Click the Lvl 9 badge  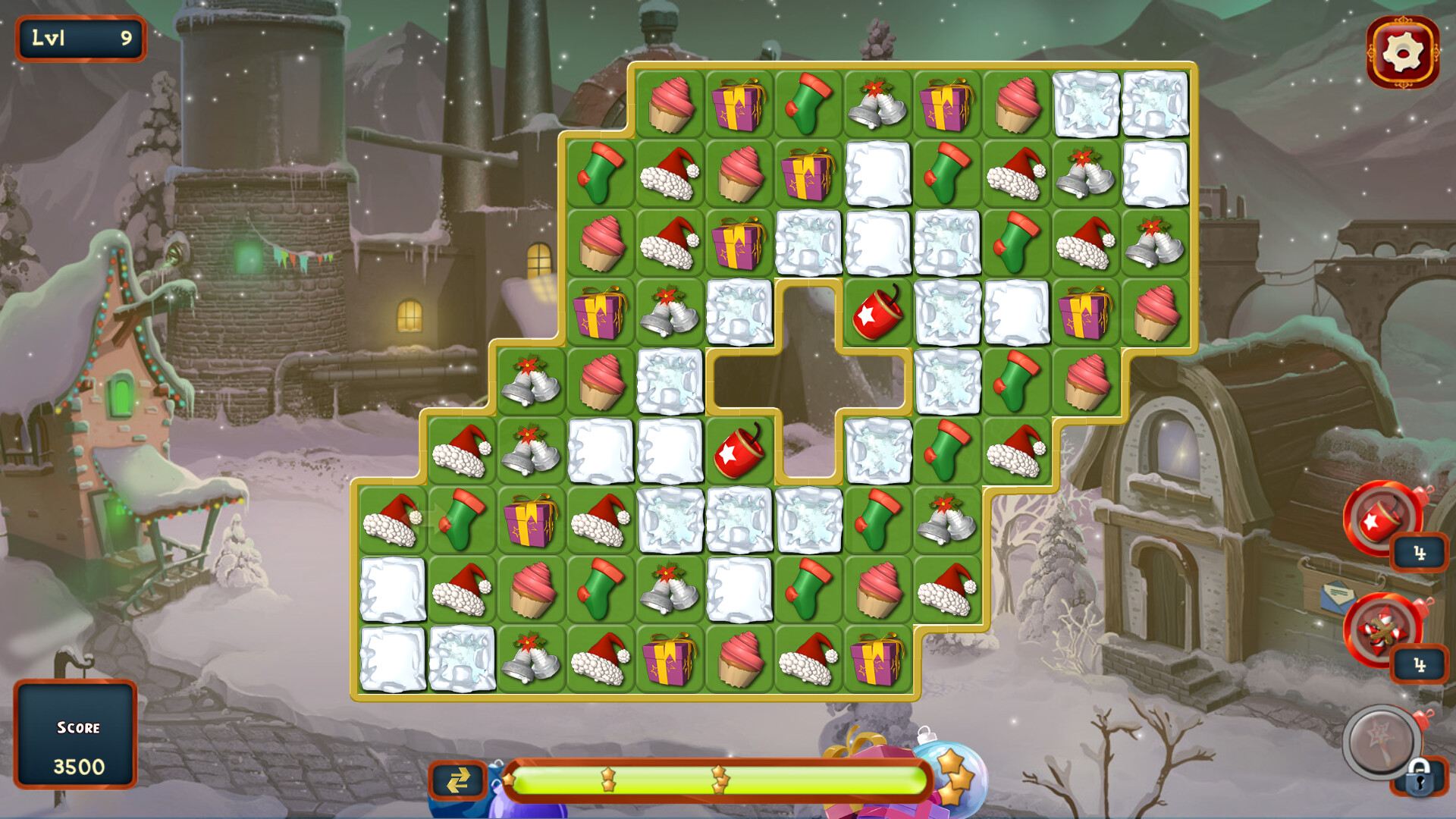[79, 36]
